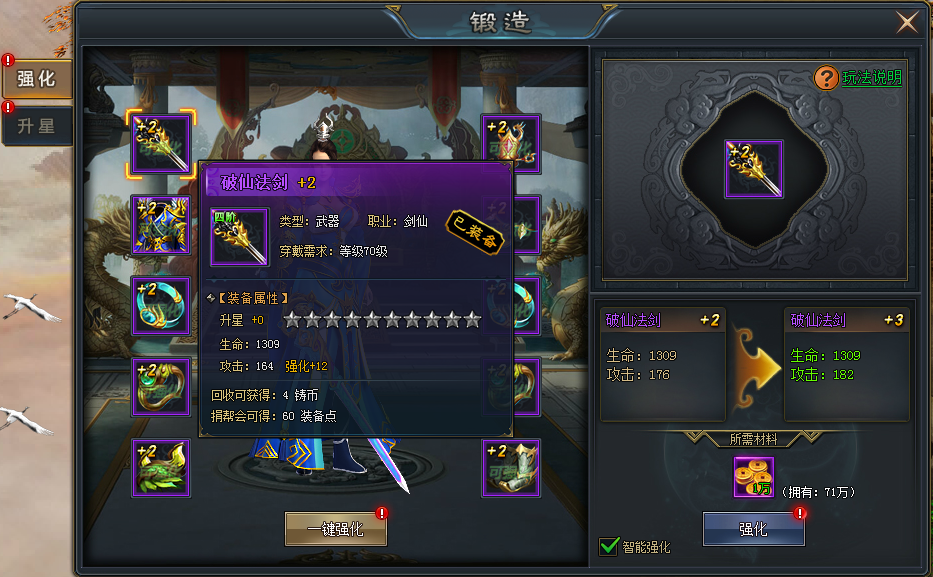Switch to the 强化 enhance tab
Image resolution: width=933 pixels, height=577 pixels.
37,78
